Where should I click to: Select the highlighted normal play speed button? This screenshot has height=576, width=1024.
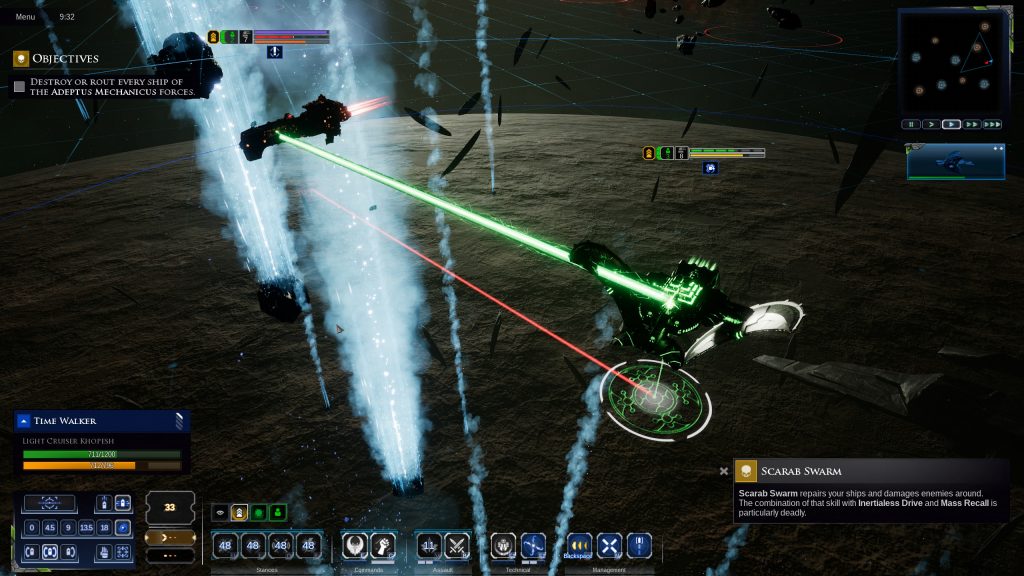[951, 125]
